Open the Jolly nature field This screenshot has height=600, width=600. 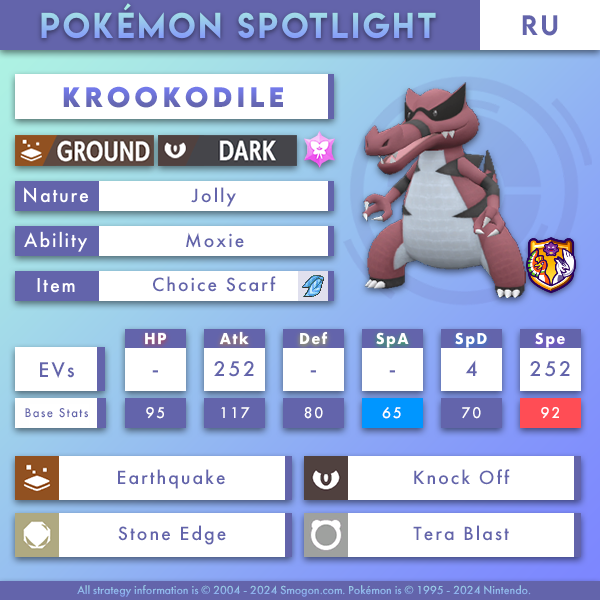point(213,196)
